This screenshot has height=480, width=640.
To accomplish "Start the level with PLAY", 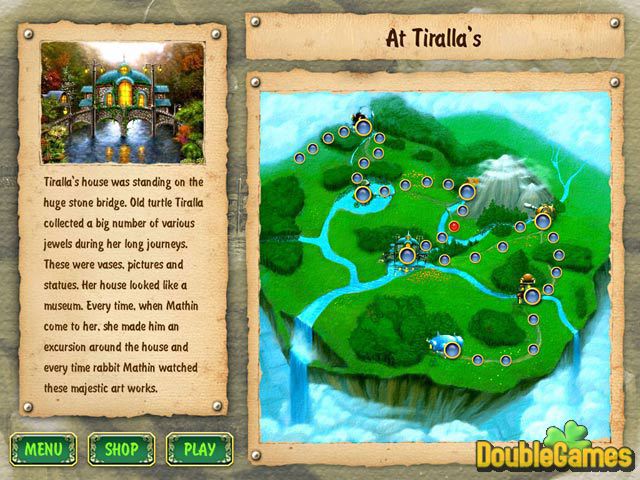I will tap(199, 449).
